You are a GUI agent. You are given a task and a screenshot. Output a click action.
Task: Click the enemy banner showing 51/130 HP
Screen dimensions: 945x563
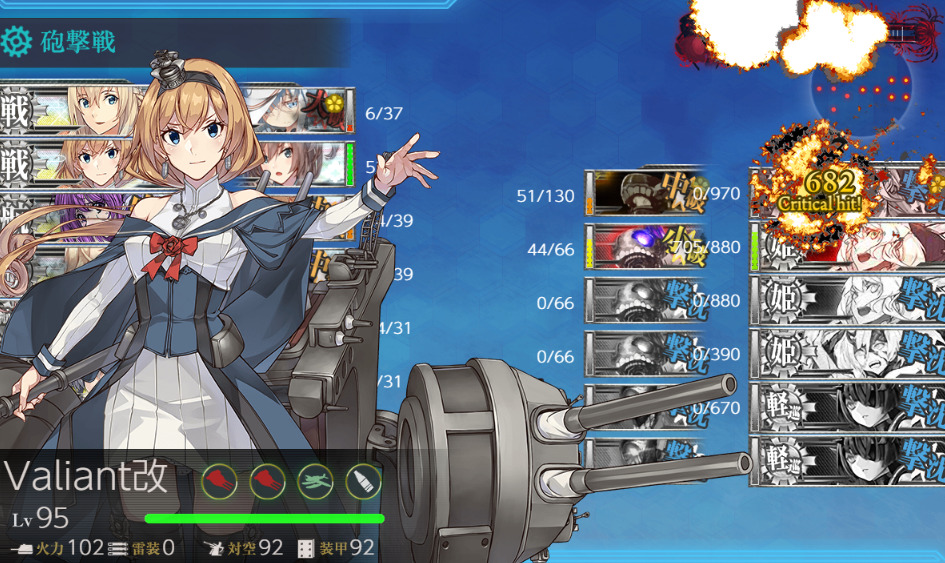pos(640,193)
